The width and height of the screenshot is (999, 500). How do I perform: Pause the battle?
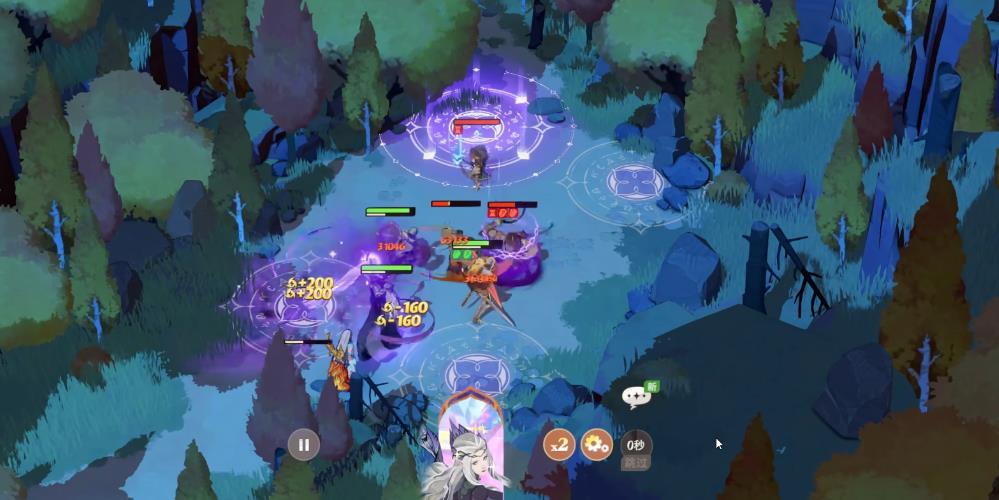304,444
